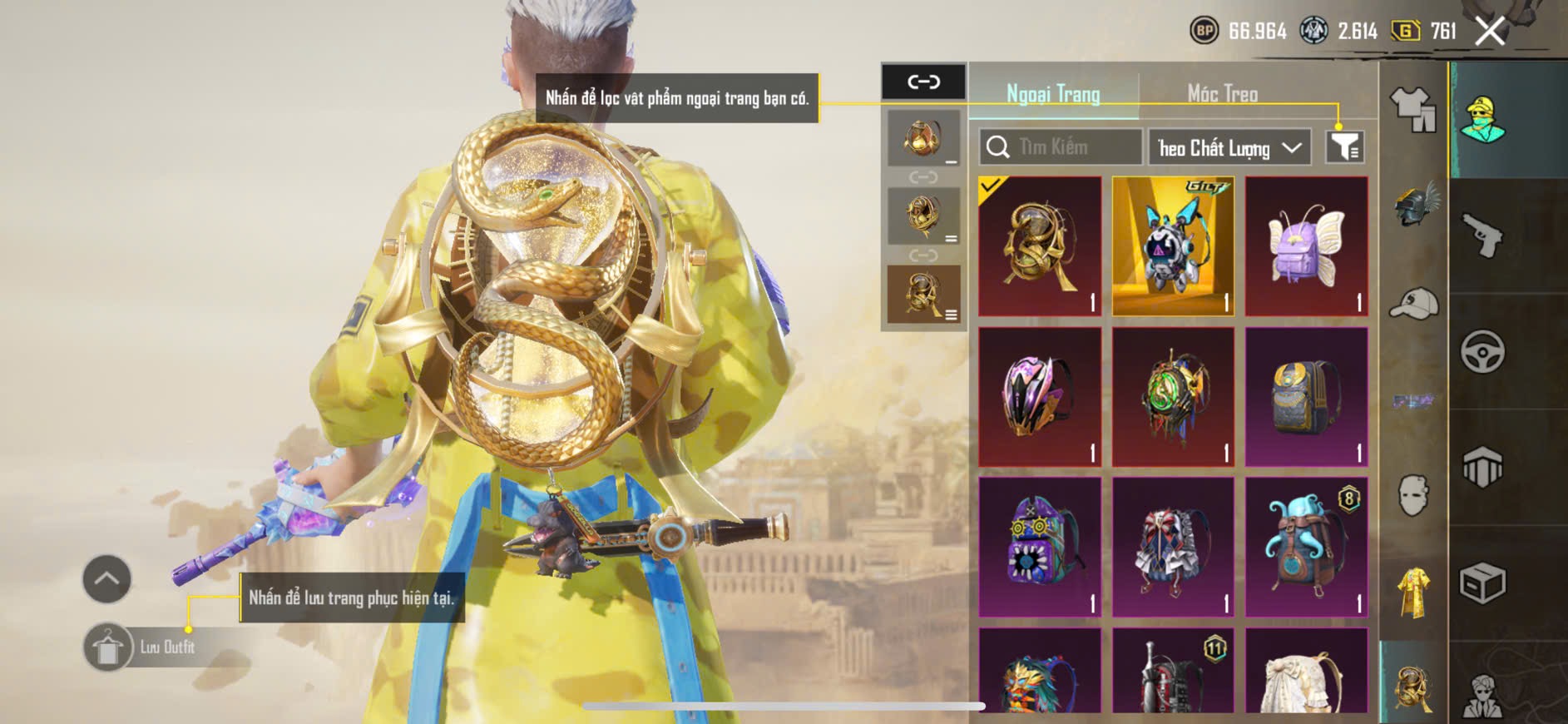Expand the up-arrow panel button
The image size is (1568, 724).
point(106,578)
